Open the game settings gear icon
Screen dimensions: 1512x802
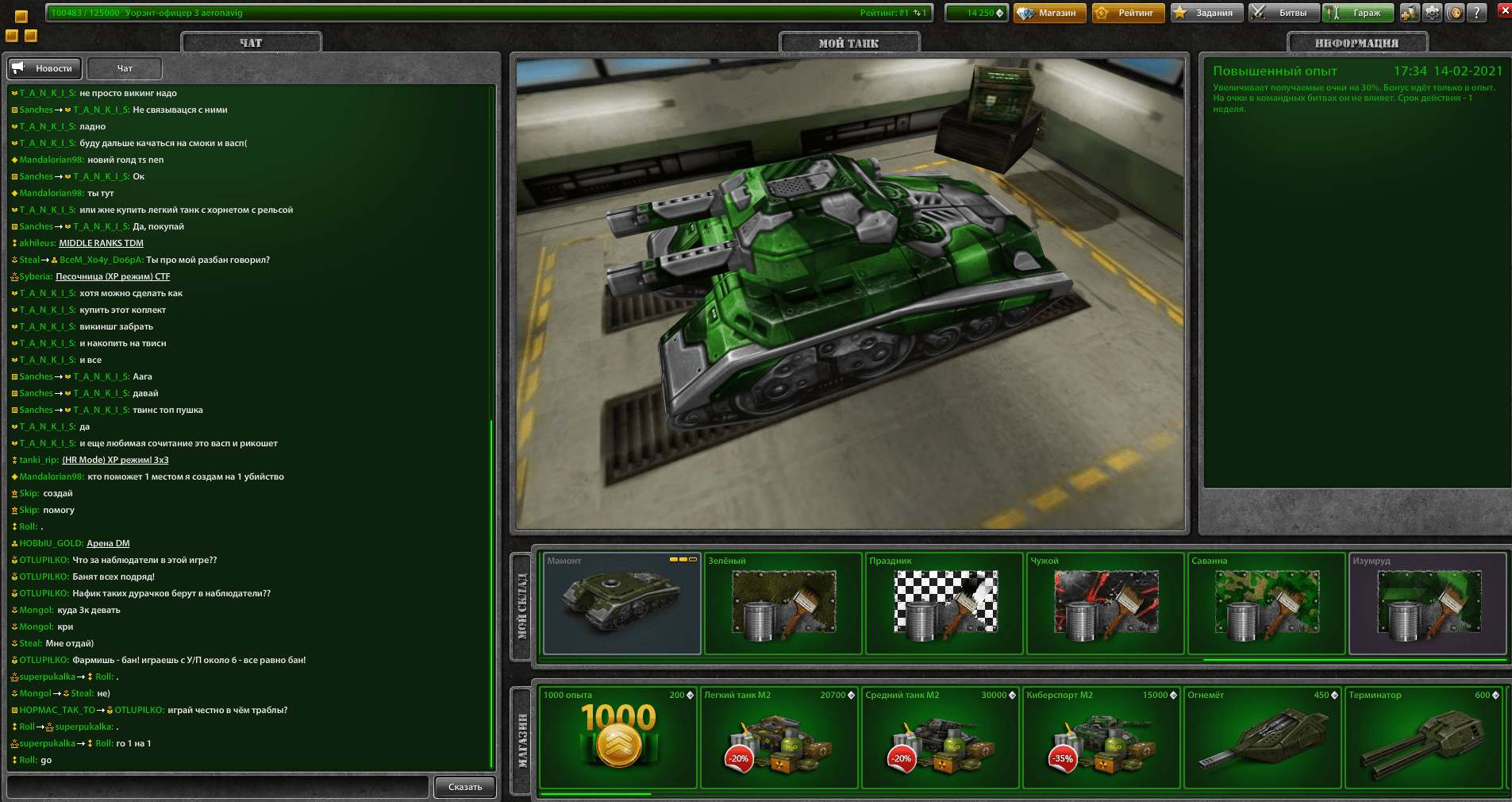pyautogui.click(x=1432, y=13)
